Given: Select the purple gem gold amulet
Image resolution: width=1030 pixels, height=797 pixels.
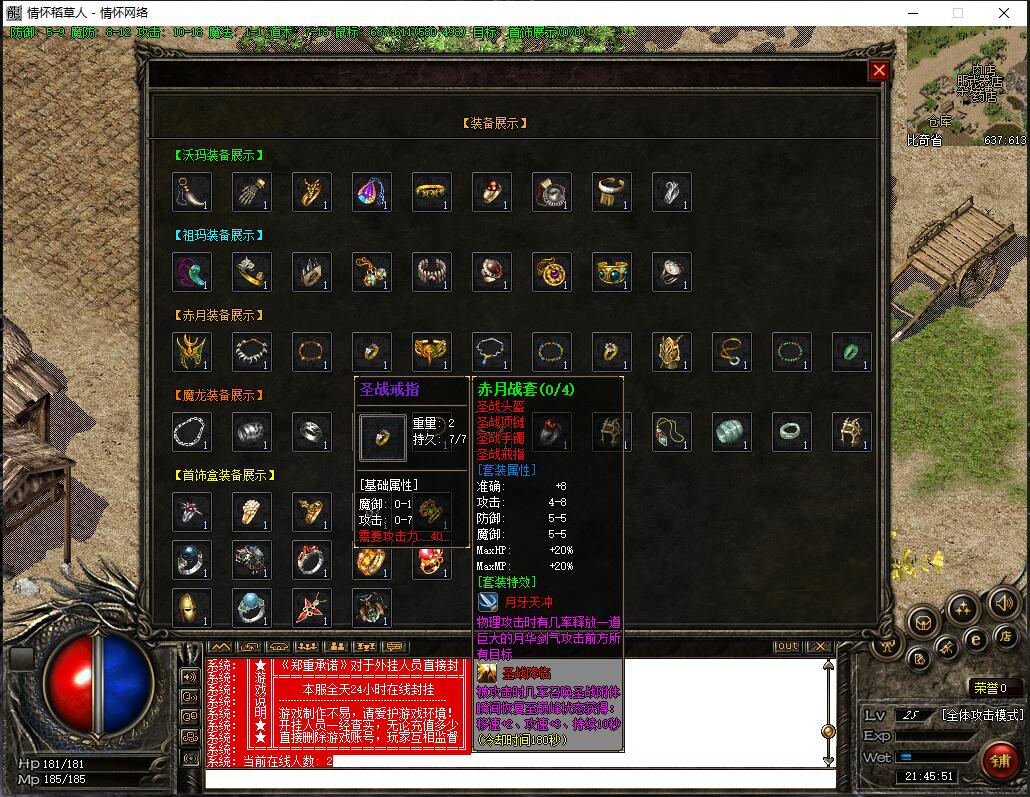Looking at the screenshot, I should (x=552, y=272).
